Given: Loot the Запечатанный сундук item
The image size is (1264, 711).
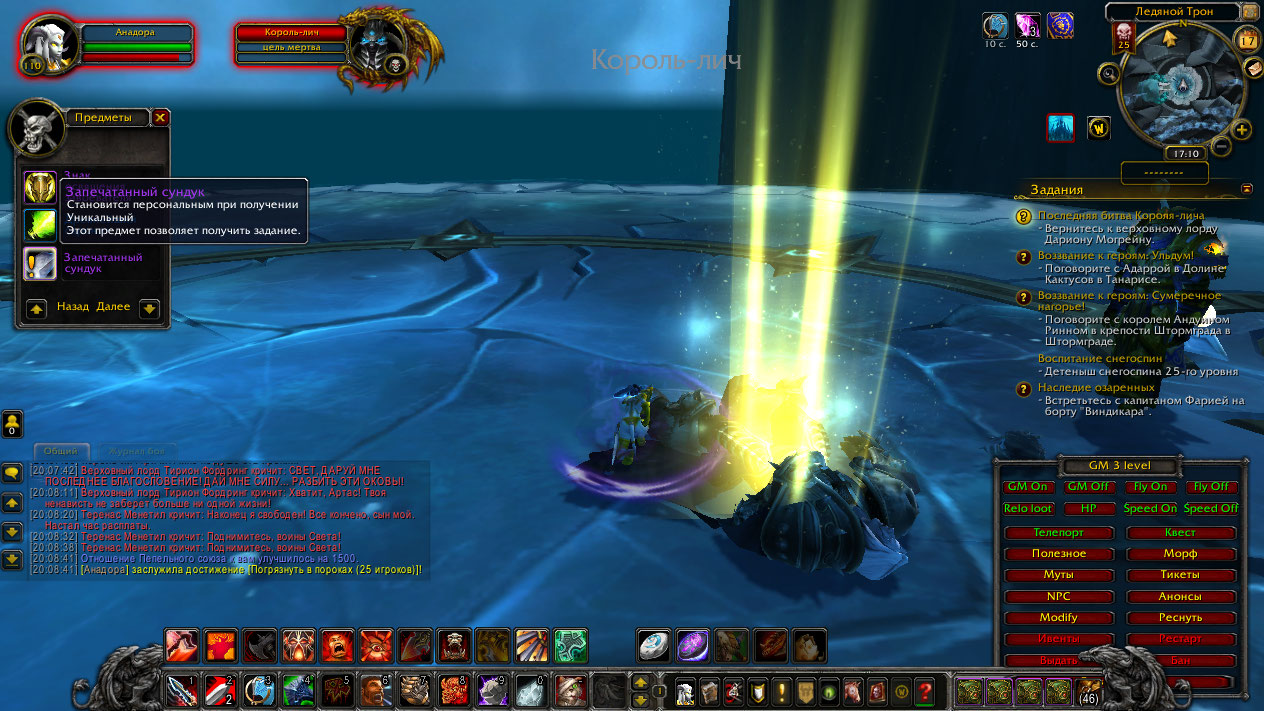Looking at the screenshot, I should (40, 264).
